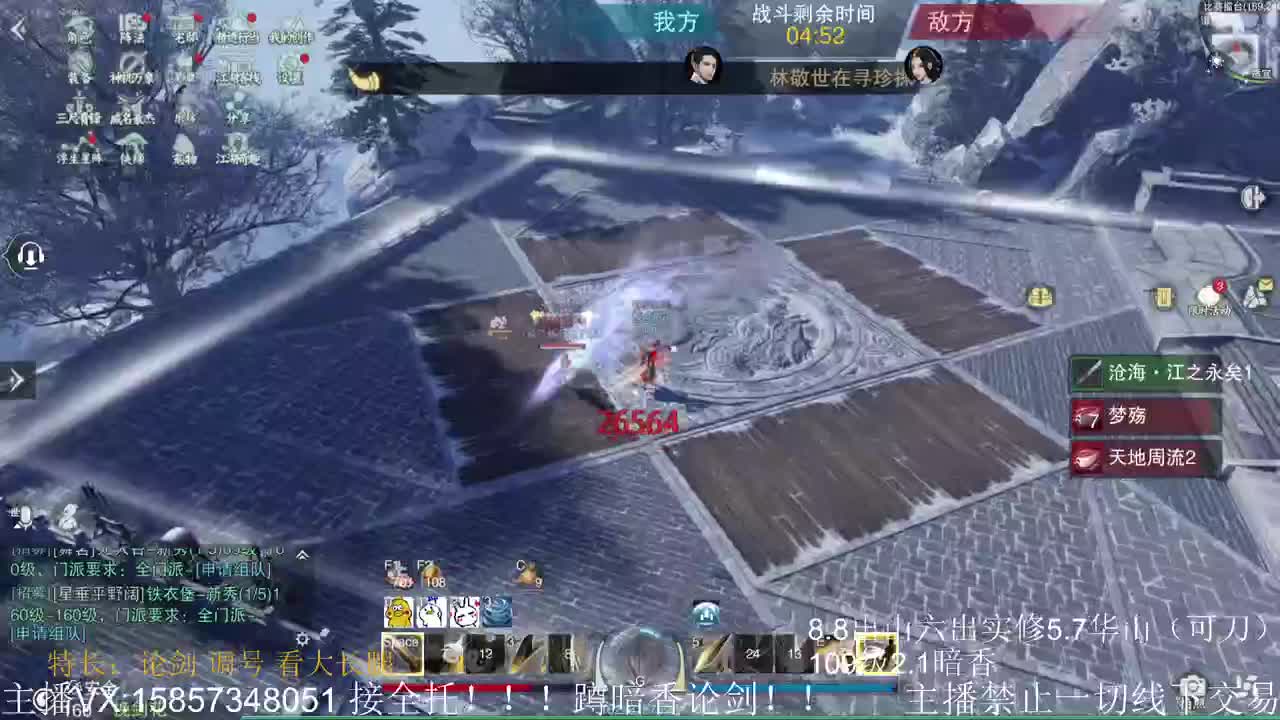Screen dimensions: 1280x720
Task: Click the 申请组队 team application link
Action: (x=235, y=568)
